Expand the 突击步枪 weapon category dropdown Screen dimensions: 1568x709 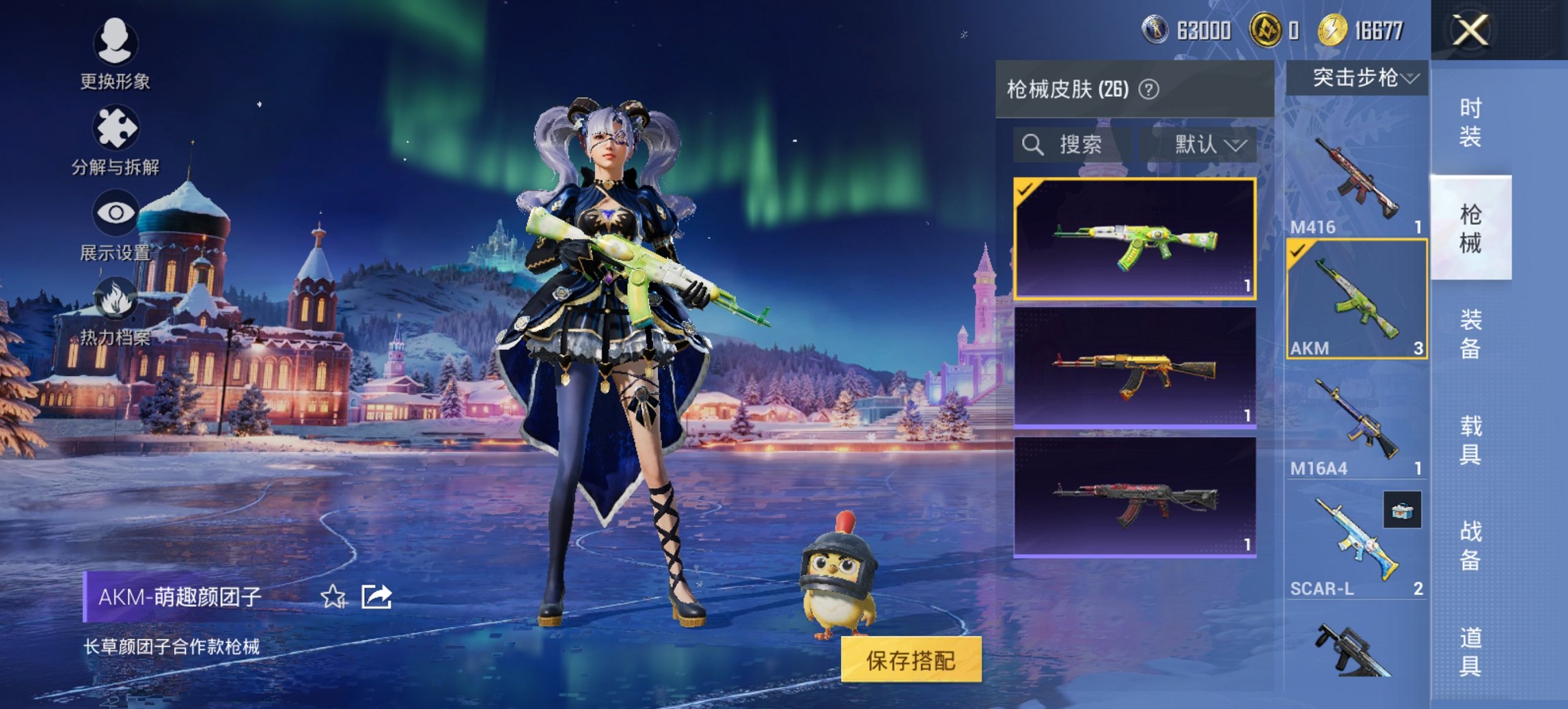click(1362, 77)
